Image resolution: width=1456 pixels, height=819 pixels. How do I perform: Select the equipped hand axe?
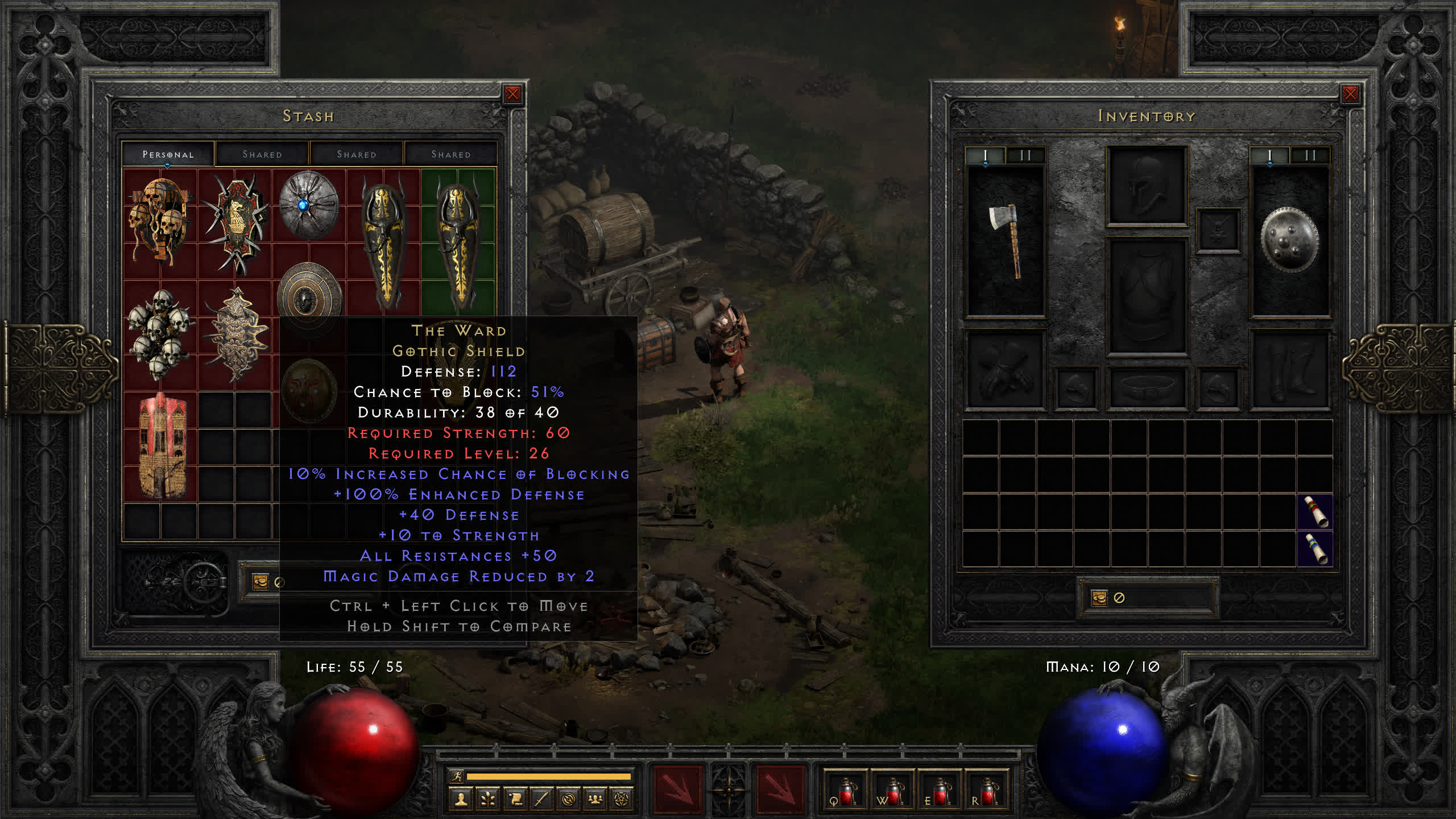click(1006, 240)
